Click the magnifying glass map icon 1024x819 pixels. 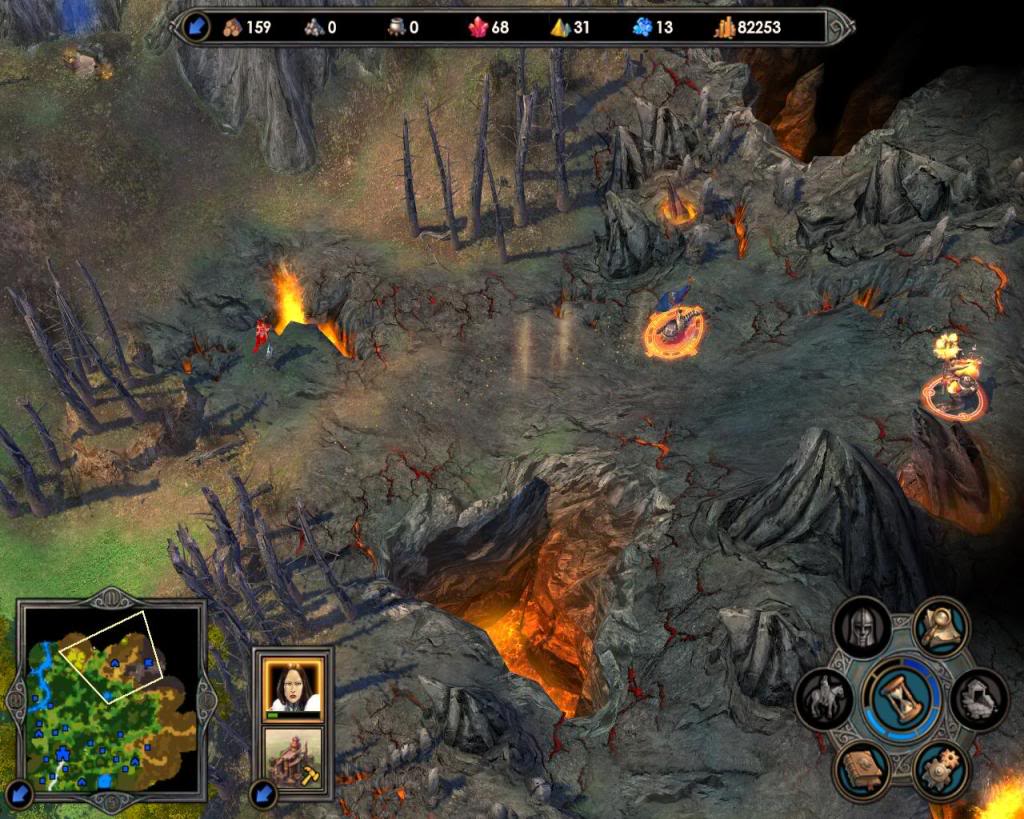[941, 626]
